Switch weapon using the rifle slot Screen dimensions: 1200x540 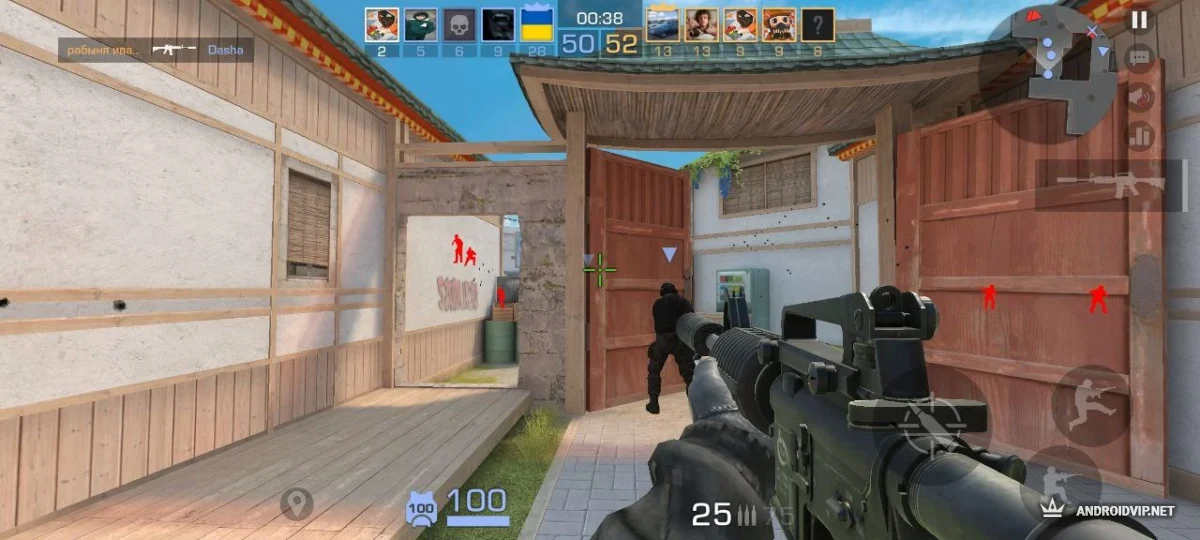[x=1112, y=185]
